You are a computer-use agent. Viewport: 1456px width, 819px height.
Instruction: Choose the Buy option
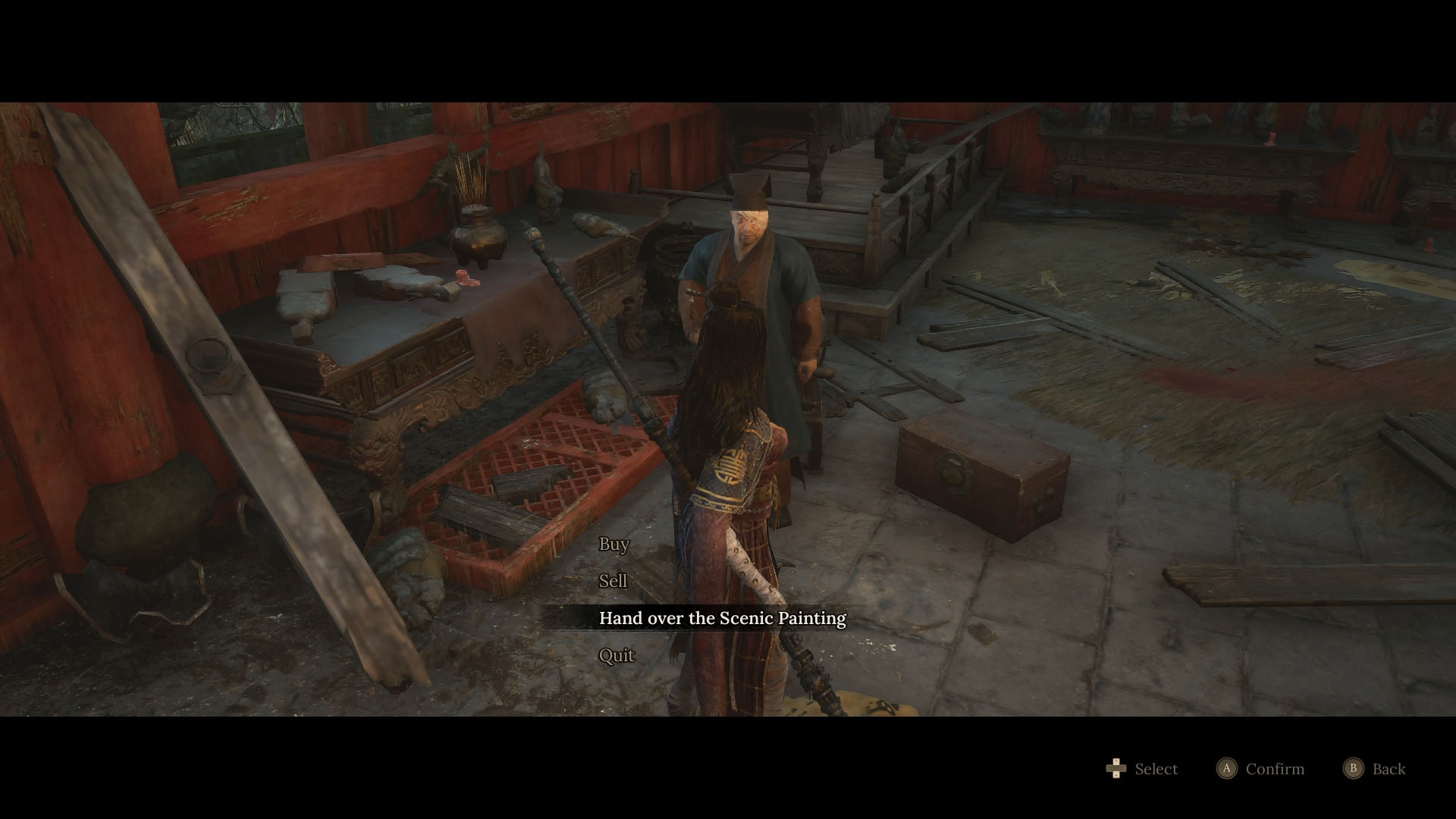pos(613,544)
